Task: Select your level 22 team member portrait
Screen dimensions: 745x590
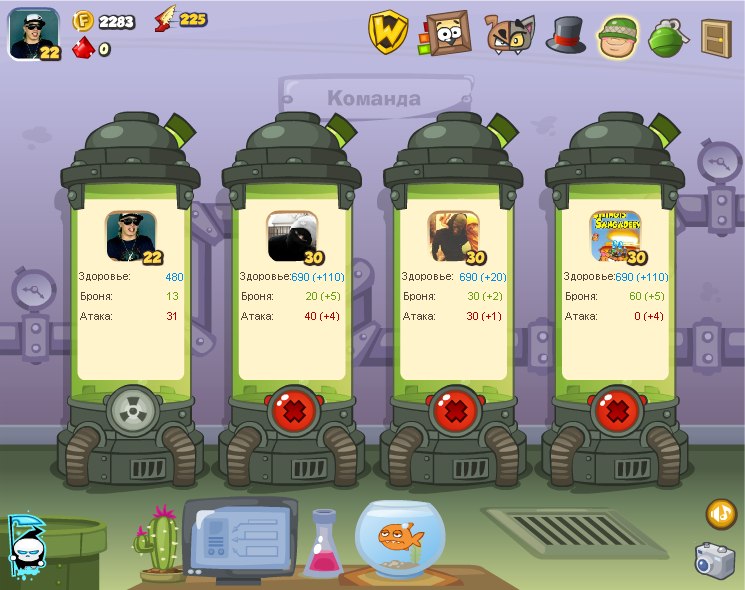Action: 131,236
